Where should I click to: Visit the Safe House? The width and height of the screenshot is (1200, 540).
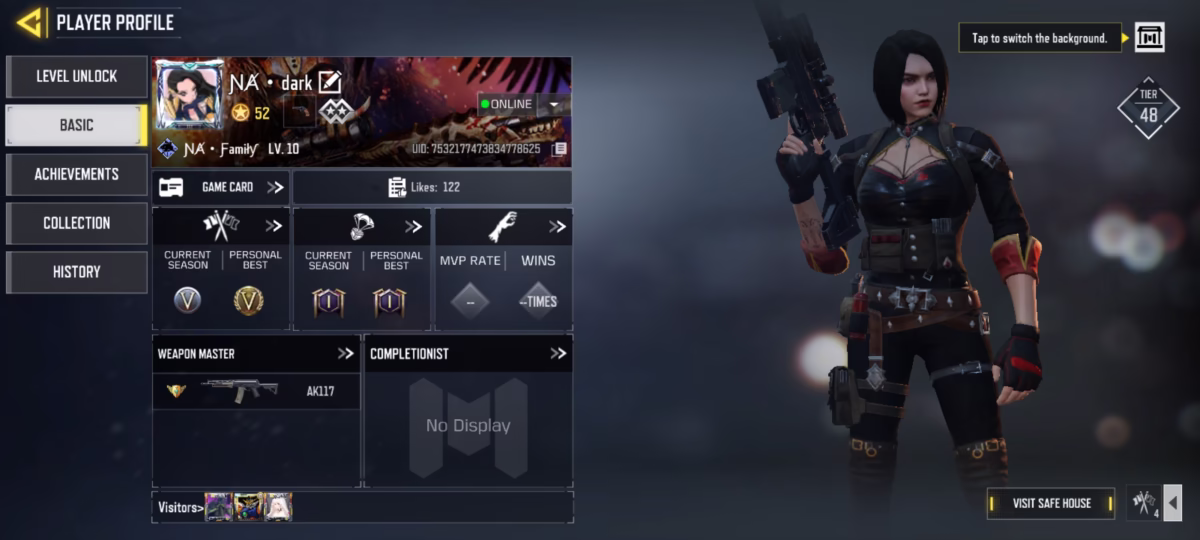1051,503
